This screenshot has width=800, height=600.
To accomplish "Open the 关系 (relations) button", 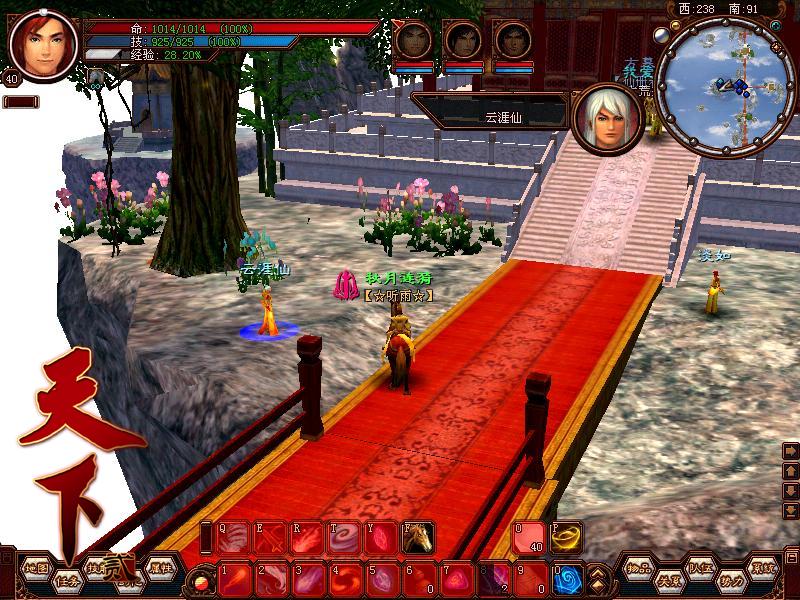I will point(669,580).
